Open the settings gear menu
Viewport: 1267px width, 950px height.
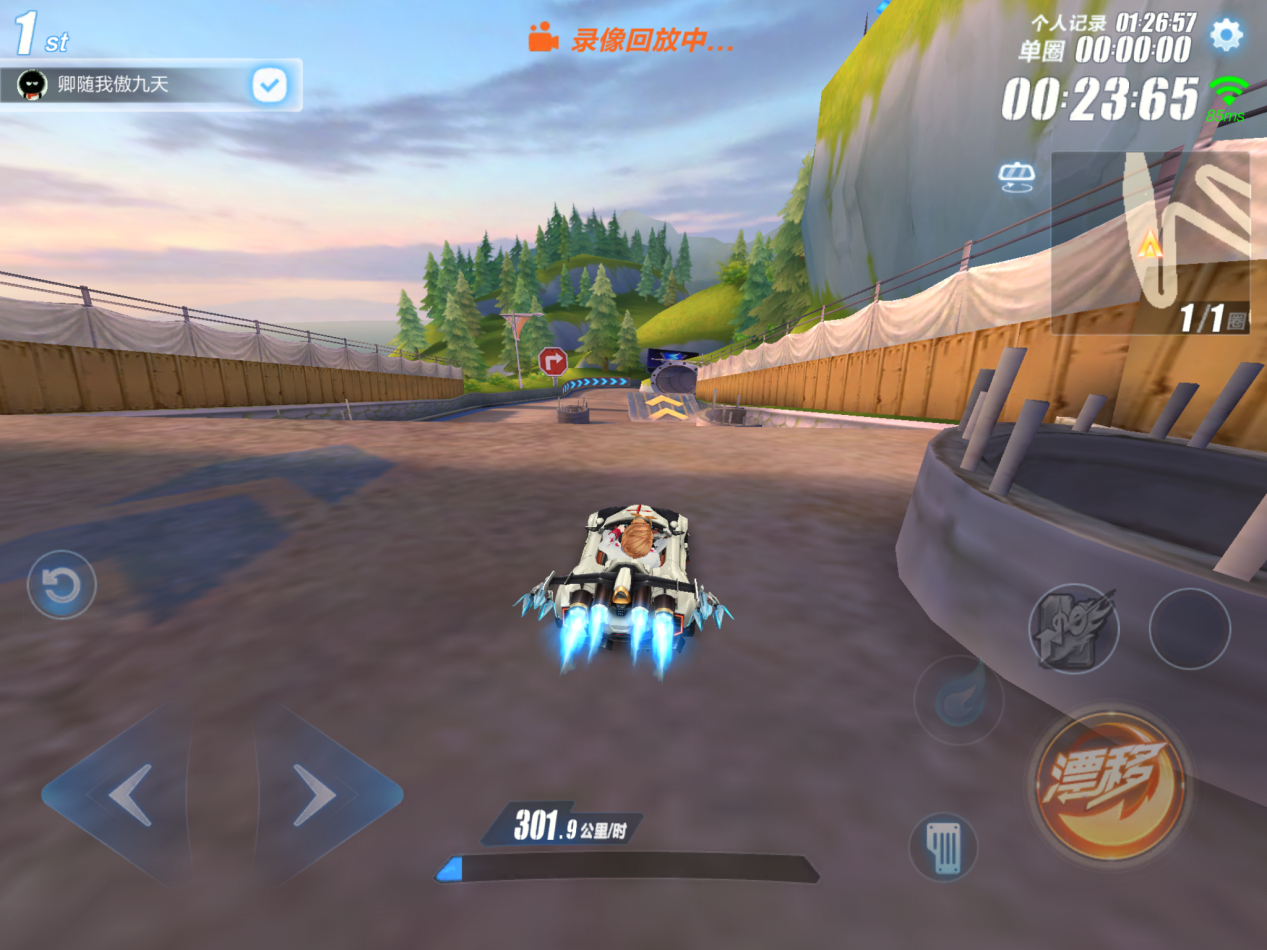pyautogui.click(x=1226, y=35)
